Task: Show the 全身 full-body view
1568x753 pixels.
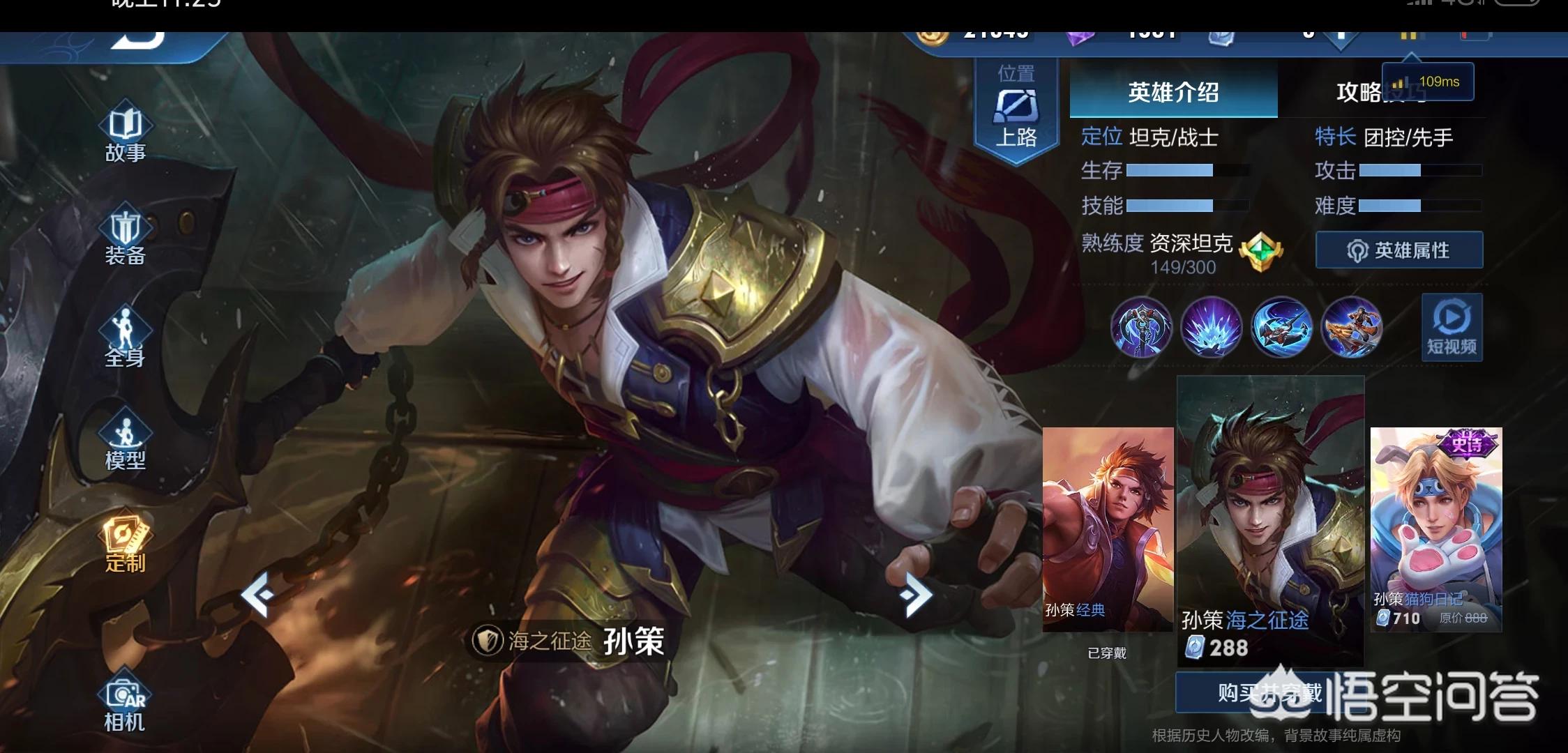Action: coord(126,338)
